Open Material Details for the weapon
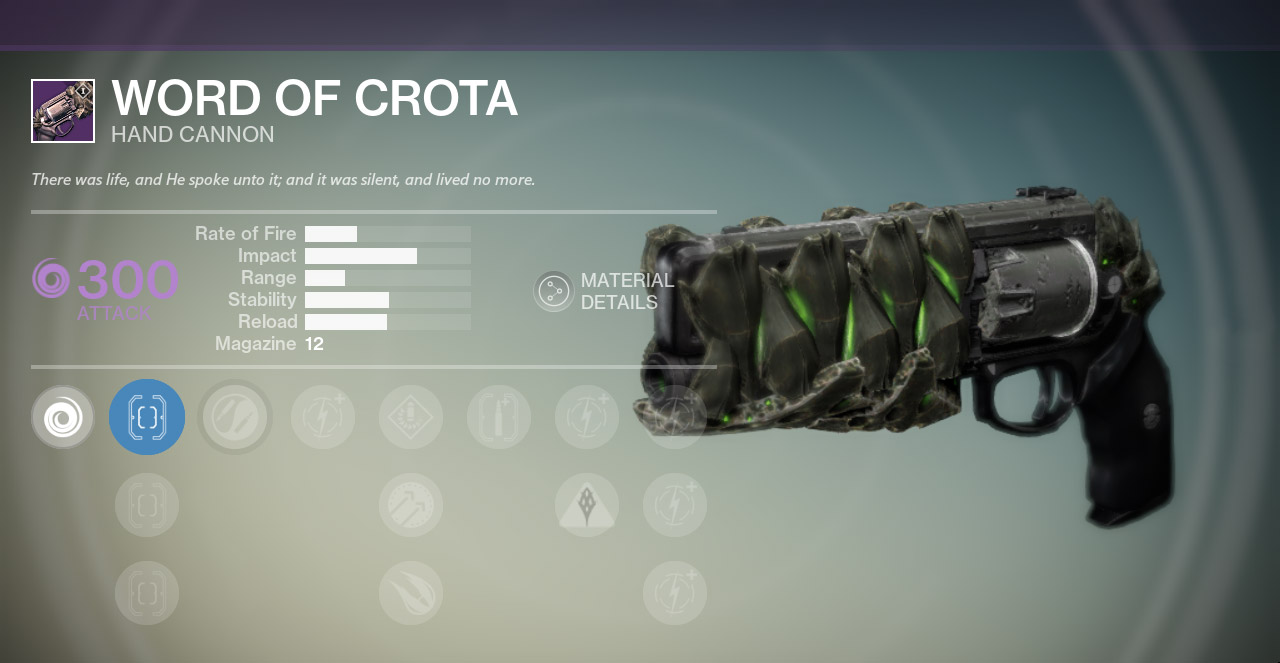 coord(553,291)
